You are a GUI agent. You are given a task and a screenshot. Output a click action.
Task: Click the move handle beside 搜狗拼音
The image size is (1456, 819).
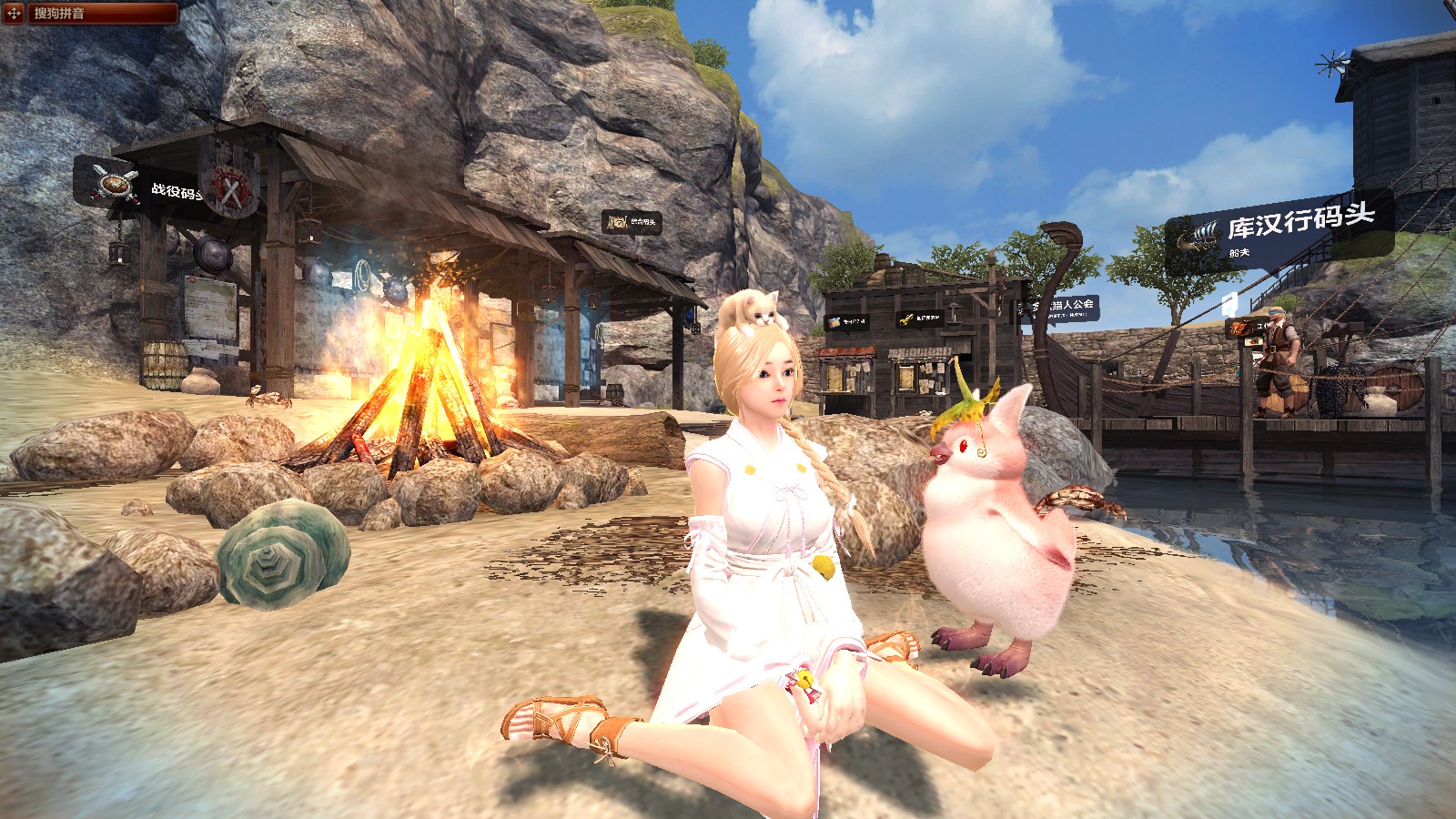(x=14, y=13)
